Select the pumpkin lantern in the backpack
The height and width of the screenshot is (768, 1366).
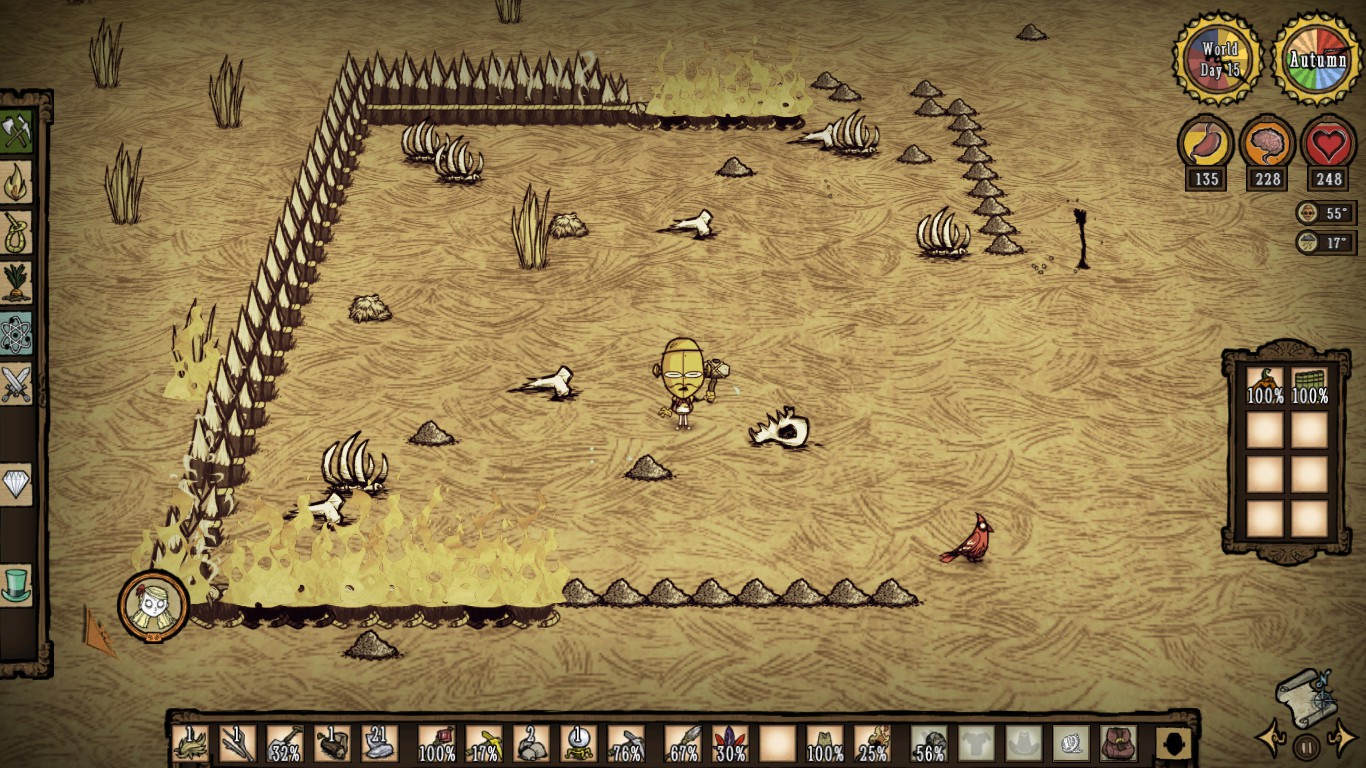pyautogui.click(x=1265, y=385)
